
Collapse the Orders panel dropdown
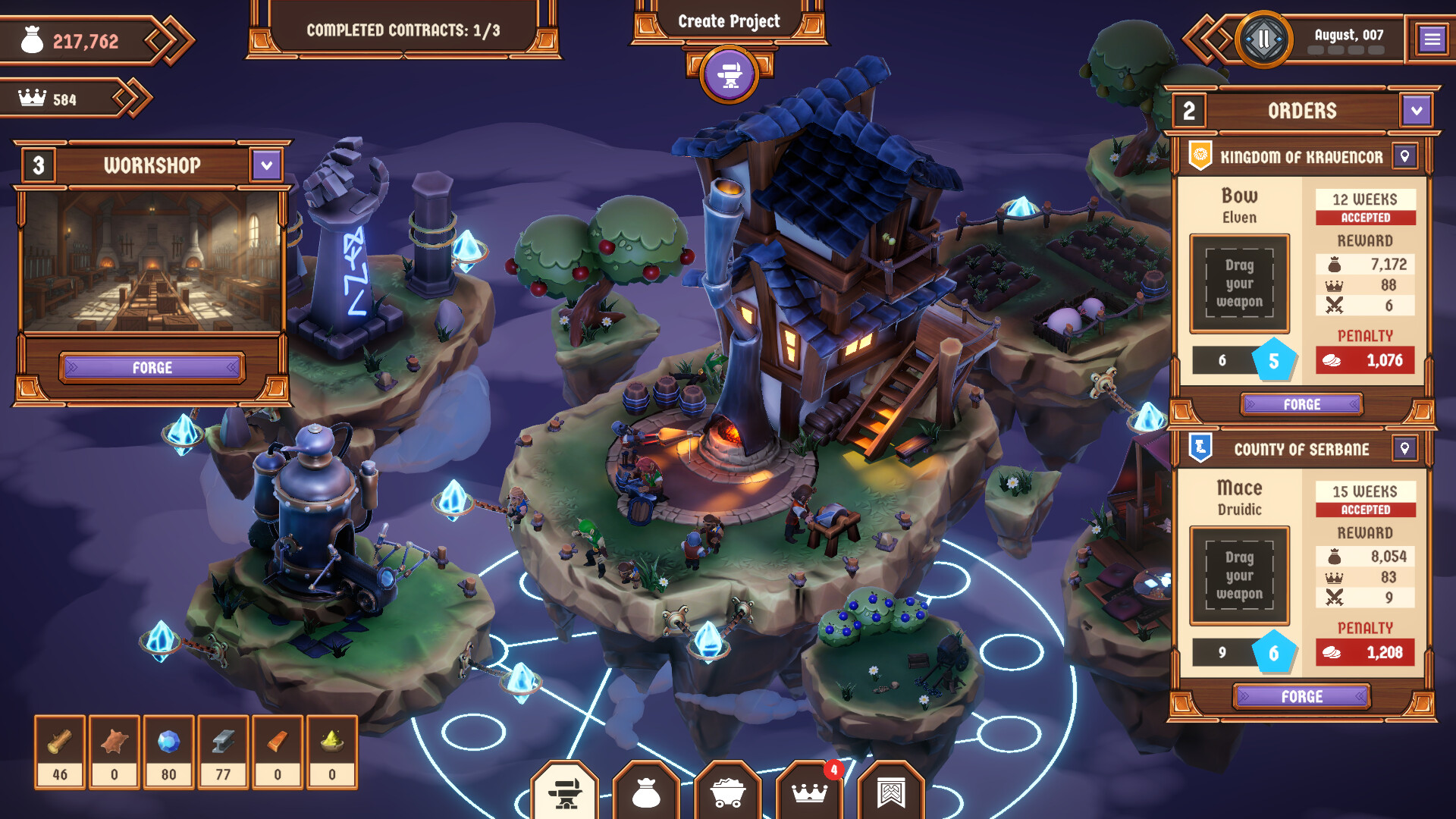[x=1416, y=111]
